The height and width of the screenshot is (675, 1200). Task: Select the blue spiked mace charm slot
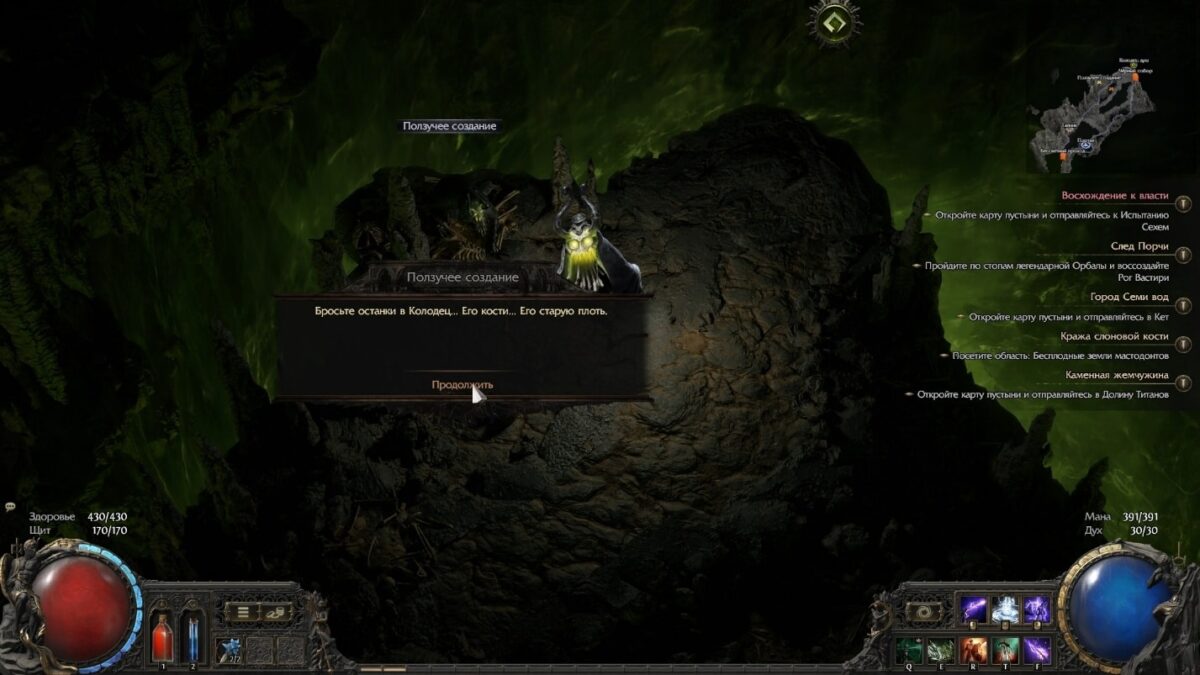232,649
